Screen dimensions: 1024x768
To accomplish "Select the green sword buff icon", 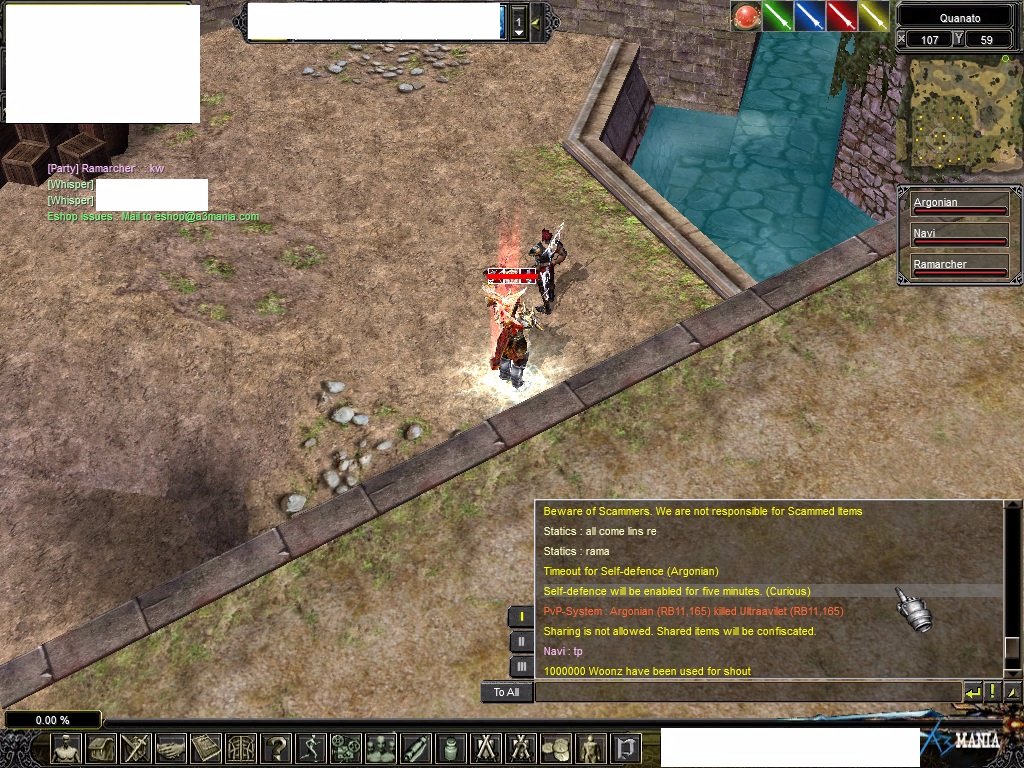I will [778, 16].
